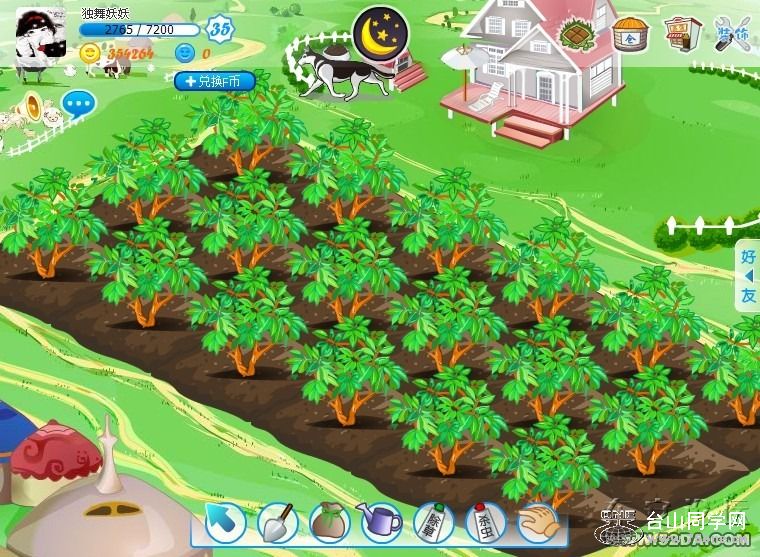Expand the 好友 friends side tab
This screenshot has height=557, width=760.
[748, 276]
